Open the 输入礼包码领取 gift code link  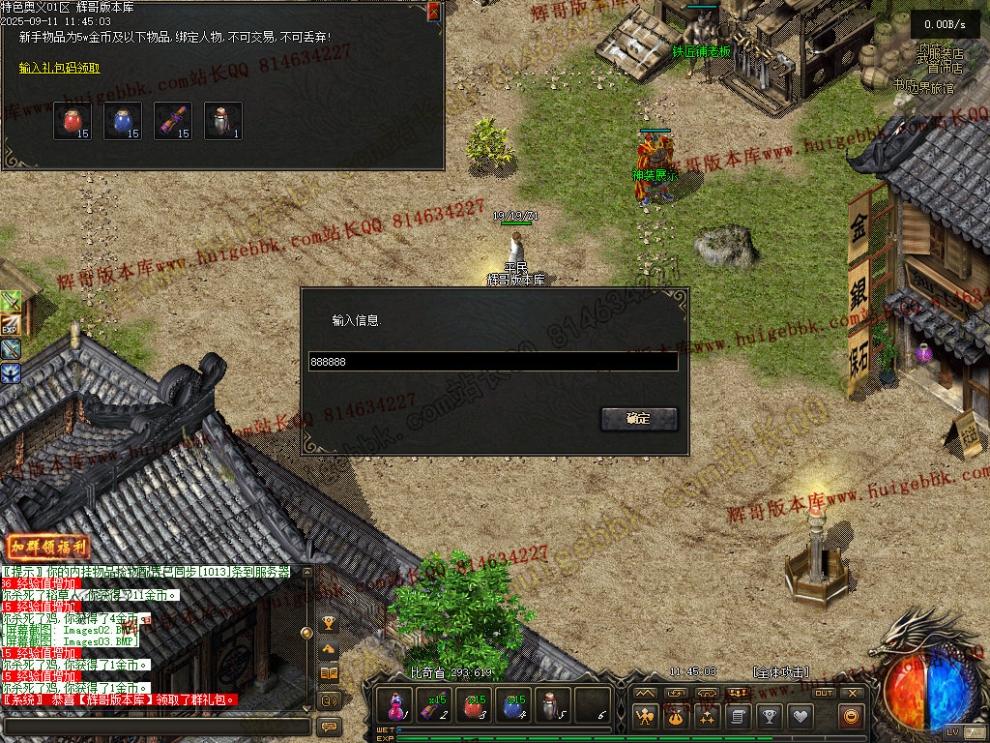[59, 68]
